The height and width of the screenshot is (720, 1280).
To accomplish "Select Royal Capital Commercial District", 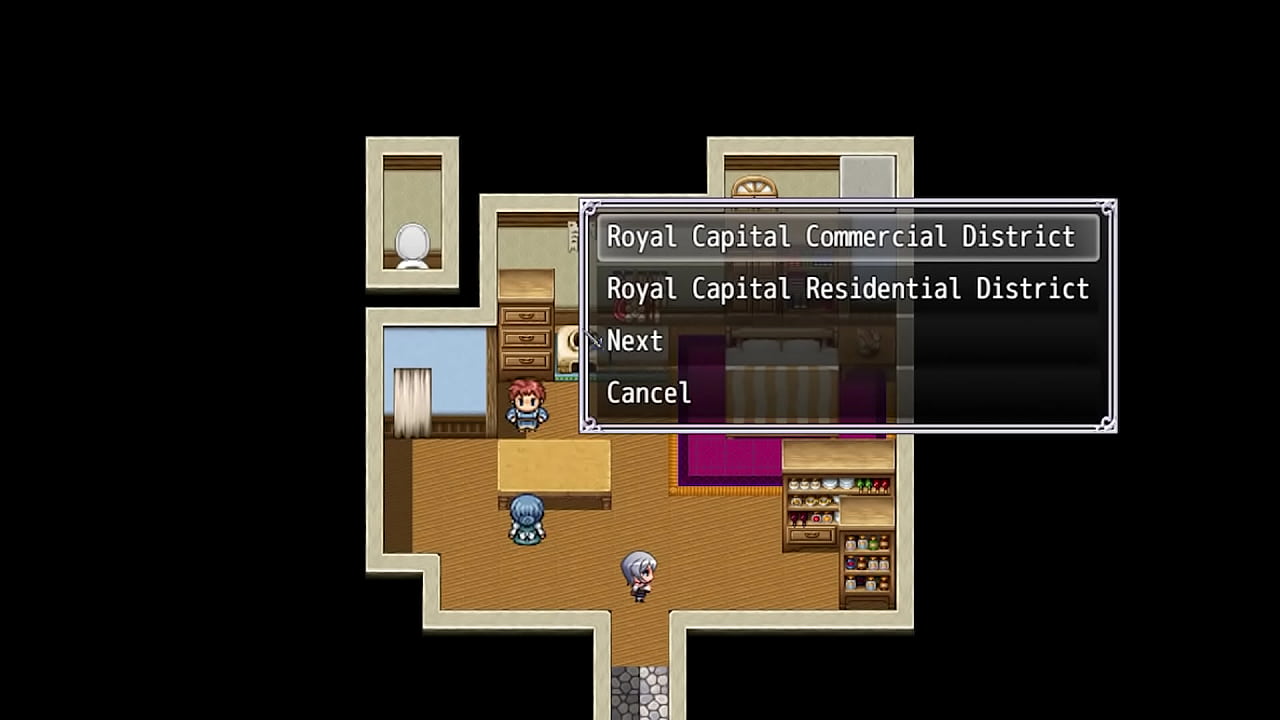I will click(x=840, y=237).
